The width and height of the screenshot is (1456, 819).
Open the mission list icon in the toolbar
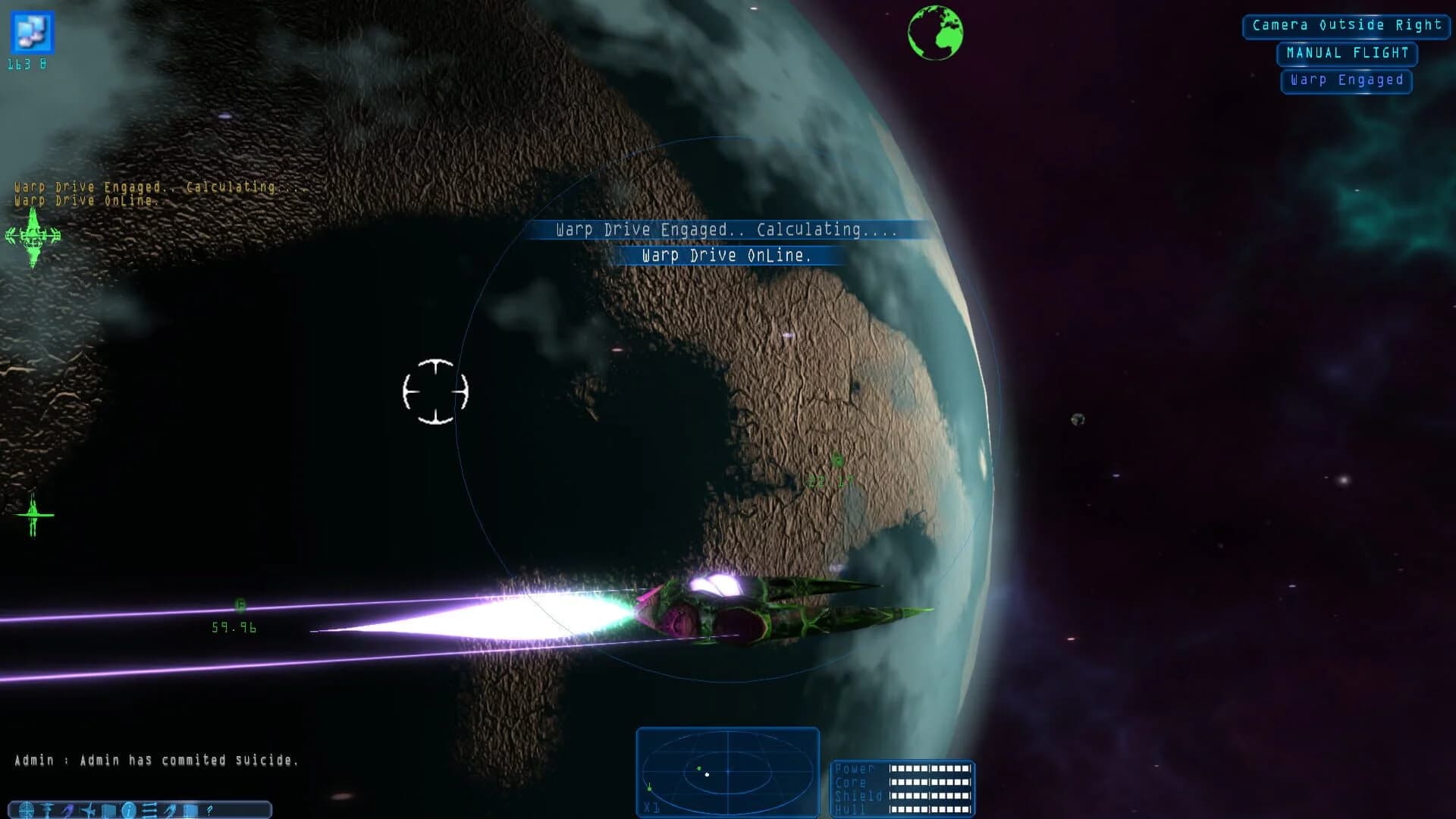click(149, 810)
